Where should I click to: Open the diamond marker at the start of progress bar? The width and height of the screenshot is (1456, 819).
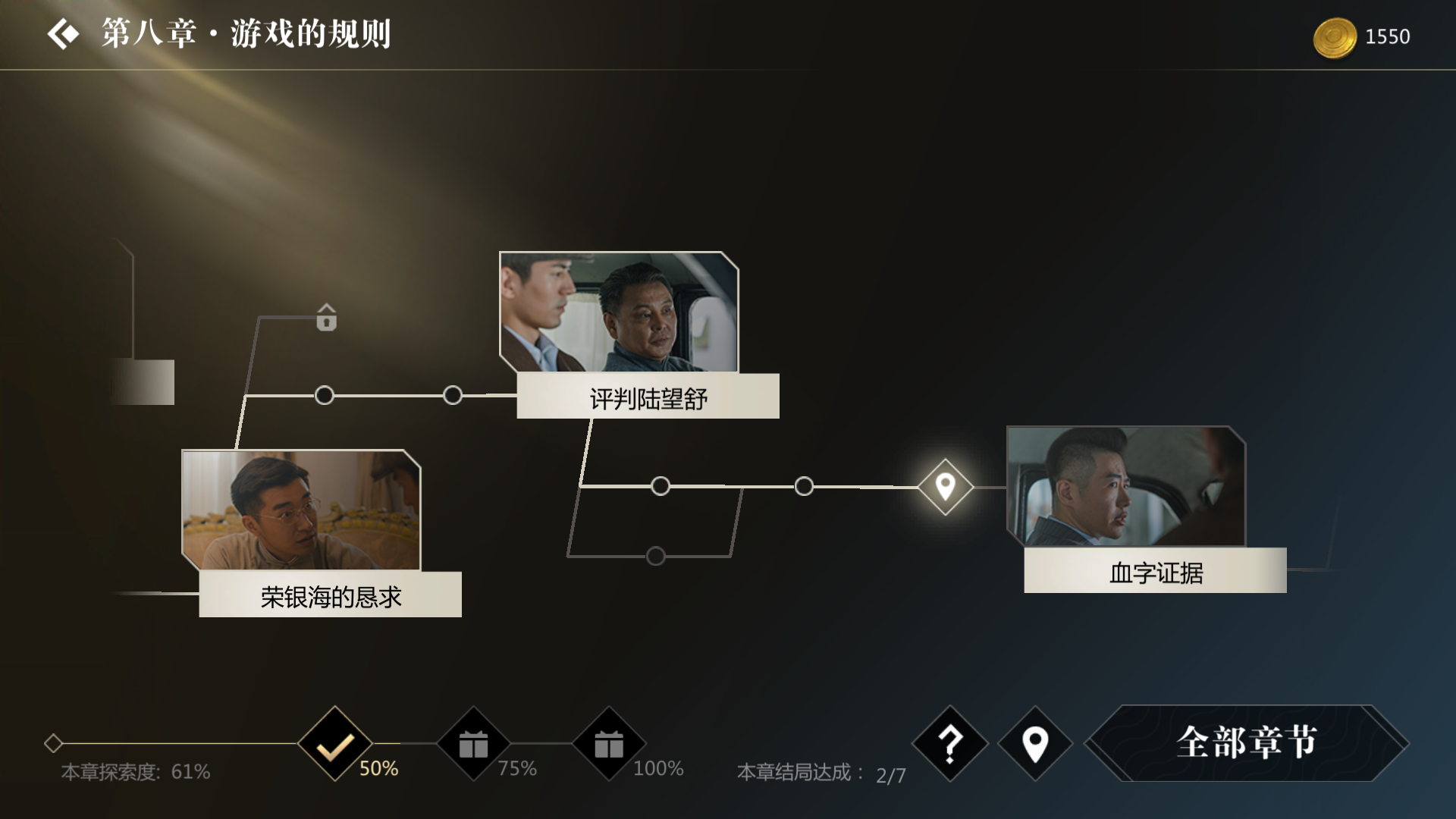click(53, 745)
